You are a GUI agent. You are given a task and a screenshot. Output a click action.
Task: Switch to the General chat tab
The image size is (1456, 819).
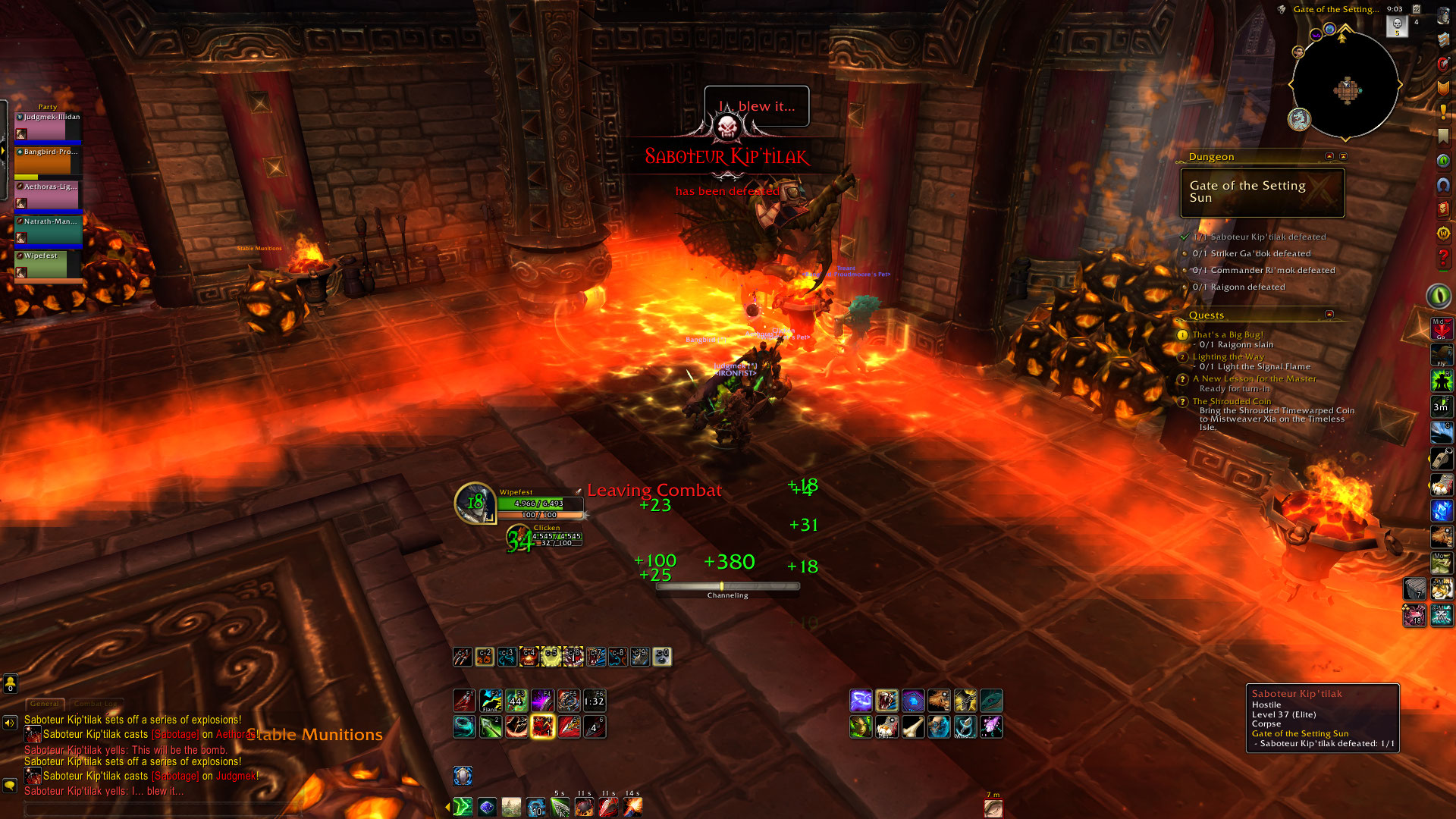(x=45, y=704)
